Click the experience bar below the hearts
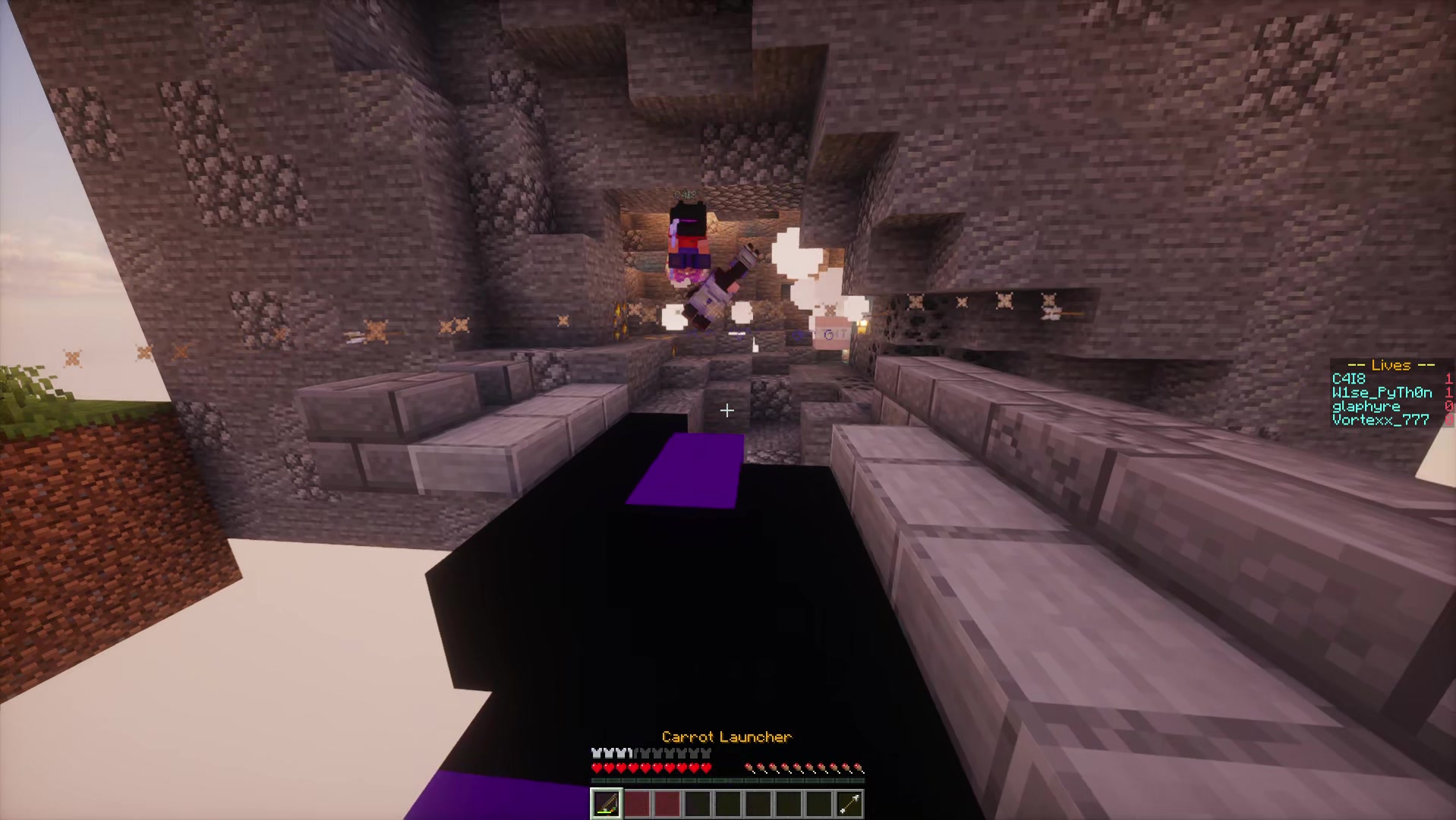Viewport: 1456px width, 820px height. (727, 780)
